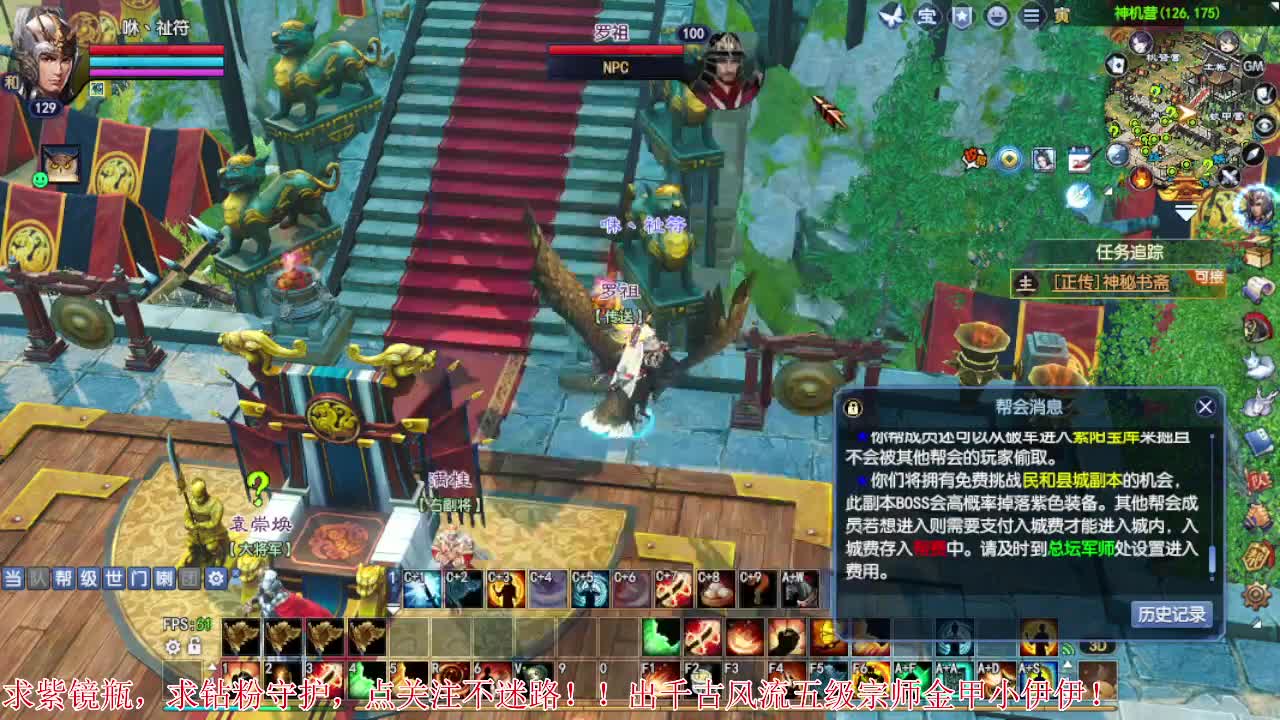Toggle the 3D view button near the skill bar
The height and width of the screenshot is (720, 1280).
coord(1098,646)
